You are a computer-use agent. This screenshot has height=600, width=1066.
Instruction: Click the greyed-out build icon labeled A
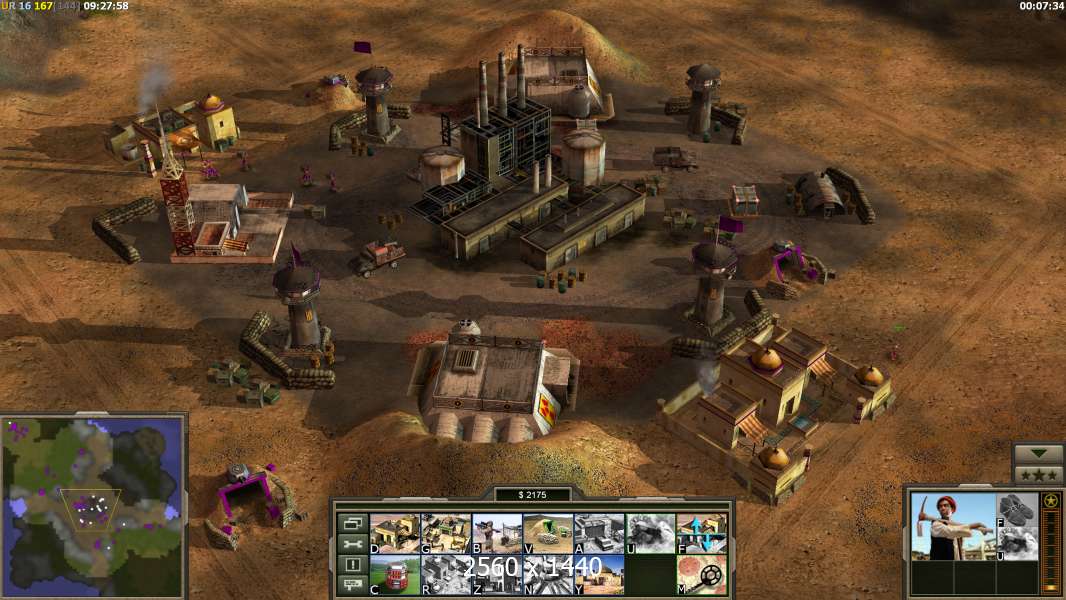pyautogui.click(x=598, y=533)
